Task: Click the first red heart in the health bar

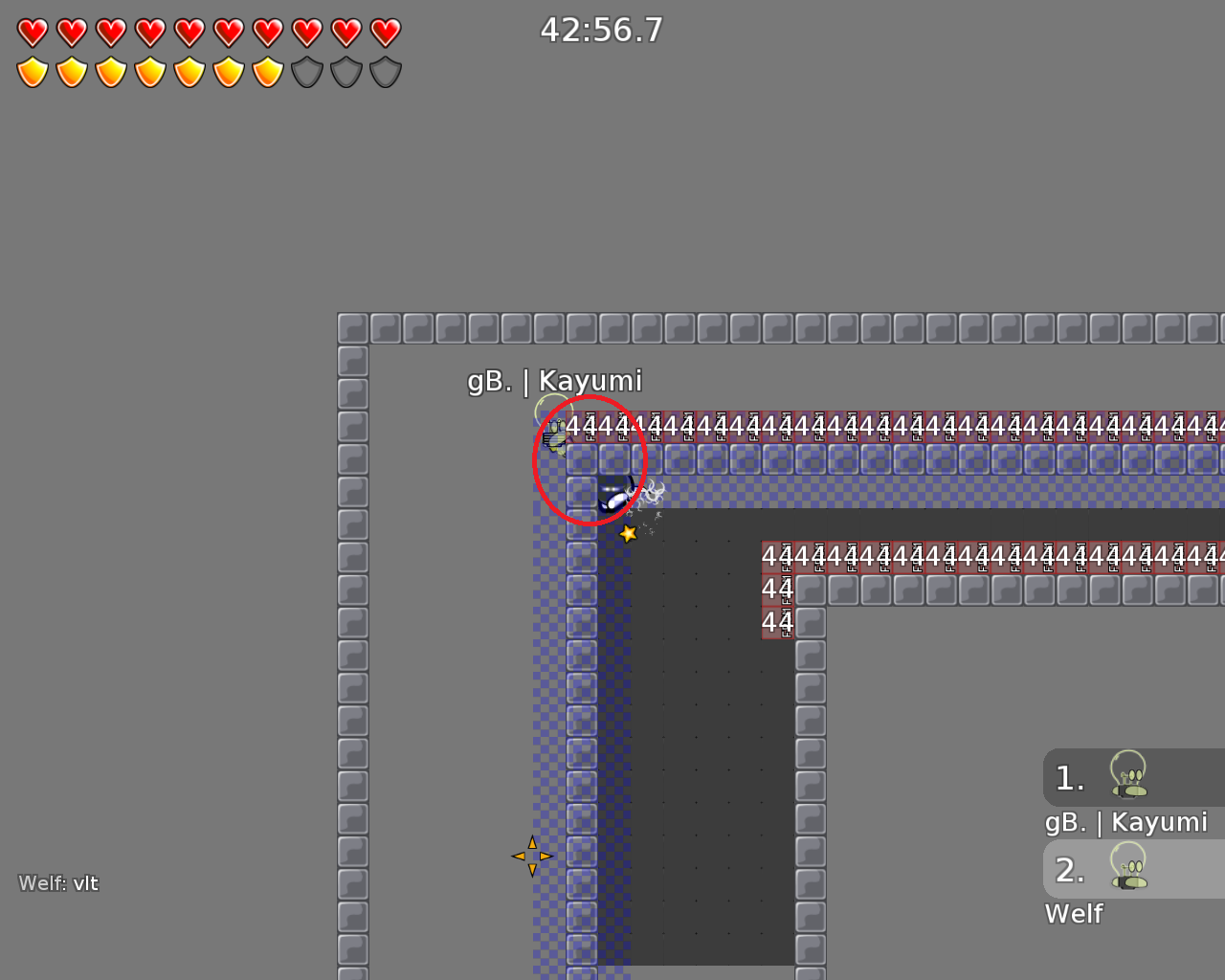Action: click(32, 31)
